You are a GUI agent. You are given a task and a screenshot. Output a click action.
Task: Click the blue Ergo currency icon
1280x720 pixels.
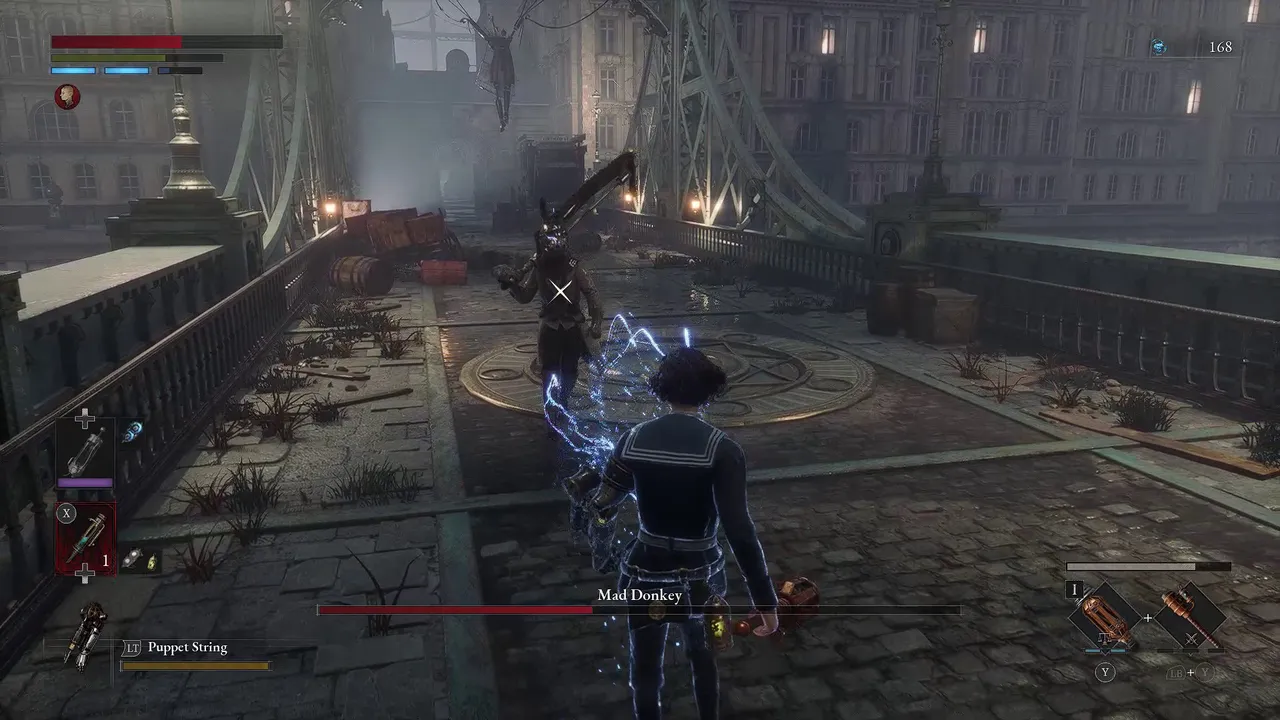[x=1158, y=47]
